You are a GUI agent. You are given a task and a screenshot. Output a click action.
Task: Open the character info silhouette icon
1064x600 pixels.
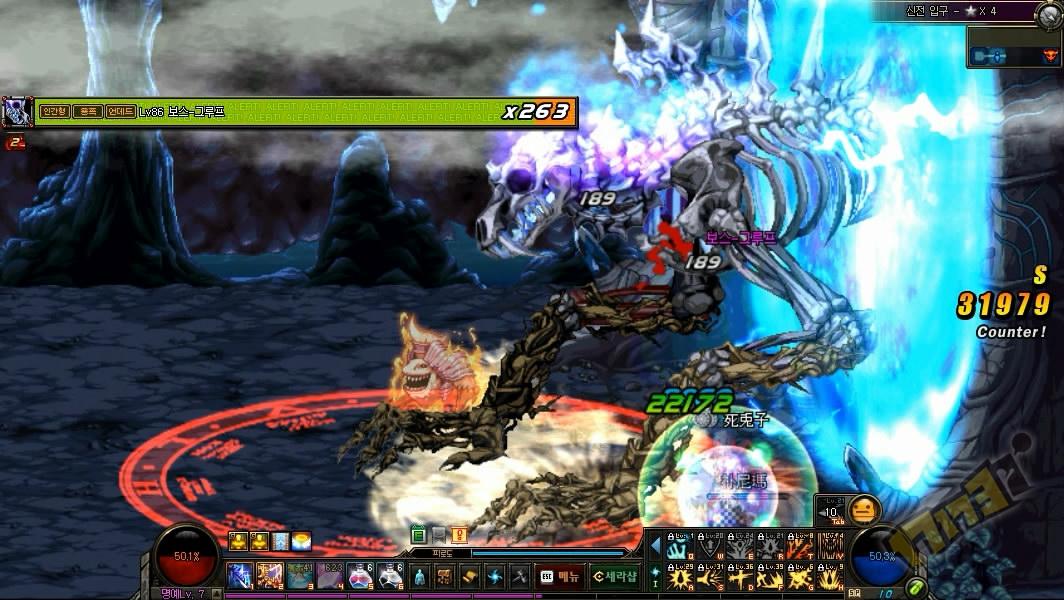[420, 577]
